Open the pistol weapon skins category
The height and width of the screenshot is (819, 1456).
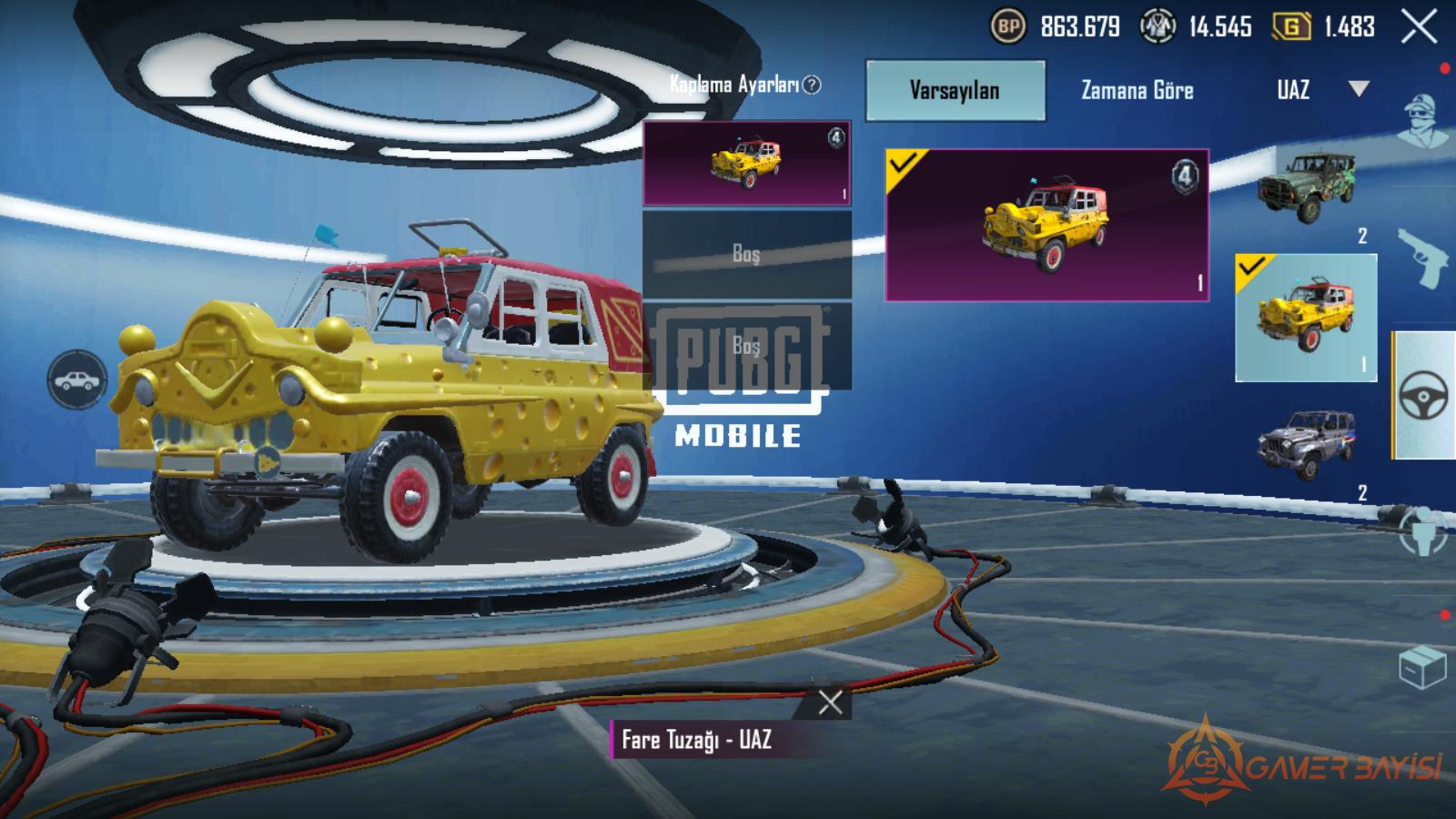(x=1423, y=258)
